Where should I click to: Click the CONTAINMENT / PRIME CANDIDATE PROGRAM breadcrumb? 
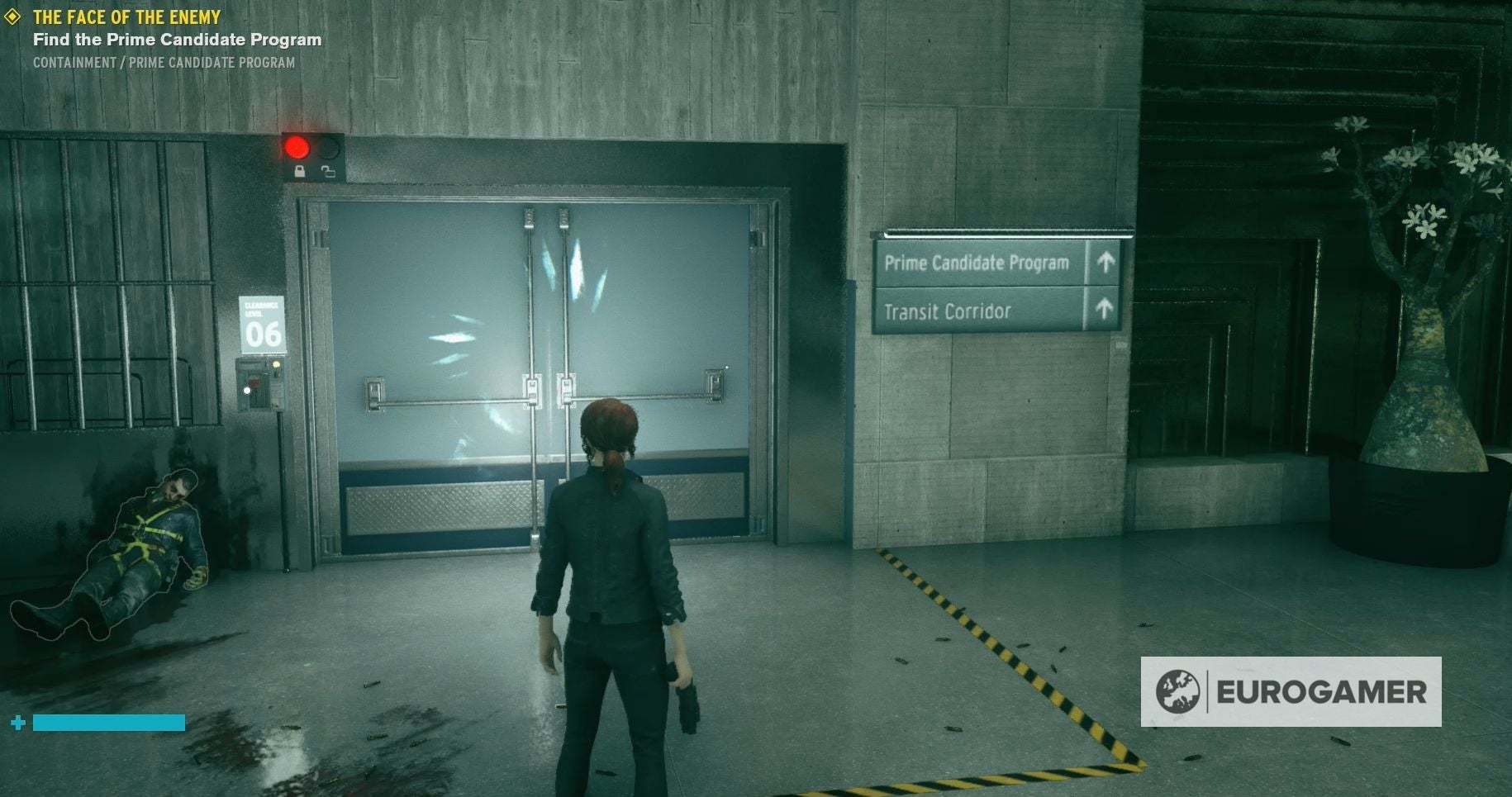pyautogui.click(x=163, y=60)
